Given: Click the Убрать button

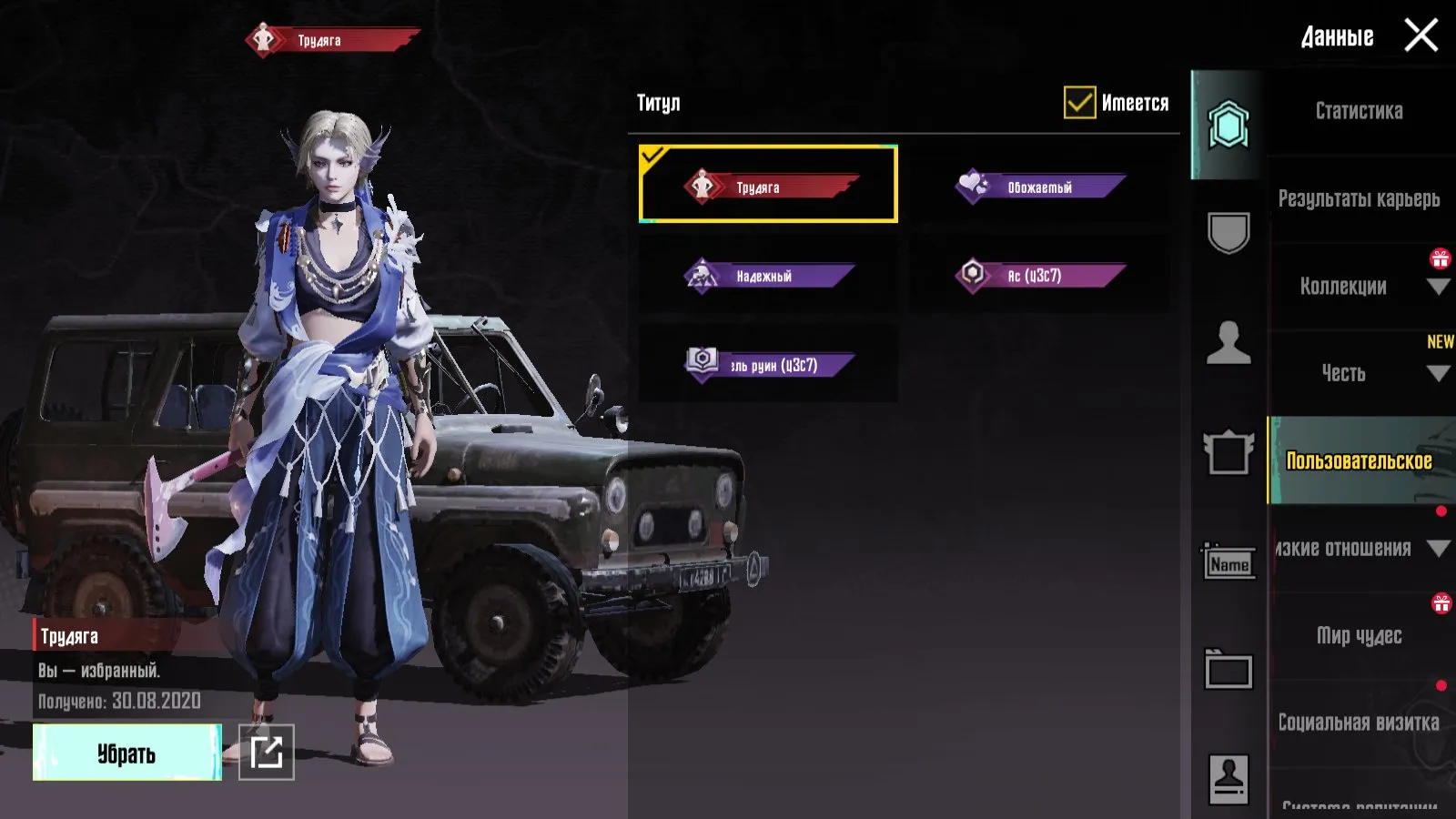Looking at the screenshot, I should pyautogui.click(x=126, y=753).
